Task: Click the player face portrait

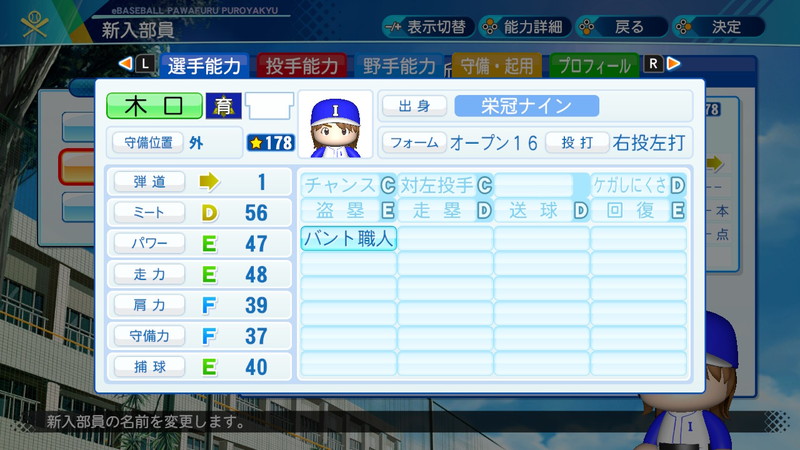Action: 334,125
